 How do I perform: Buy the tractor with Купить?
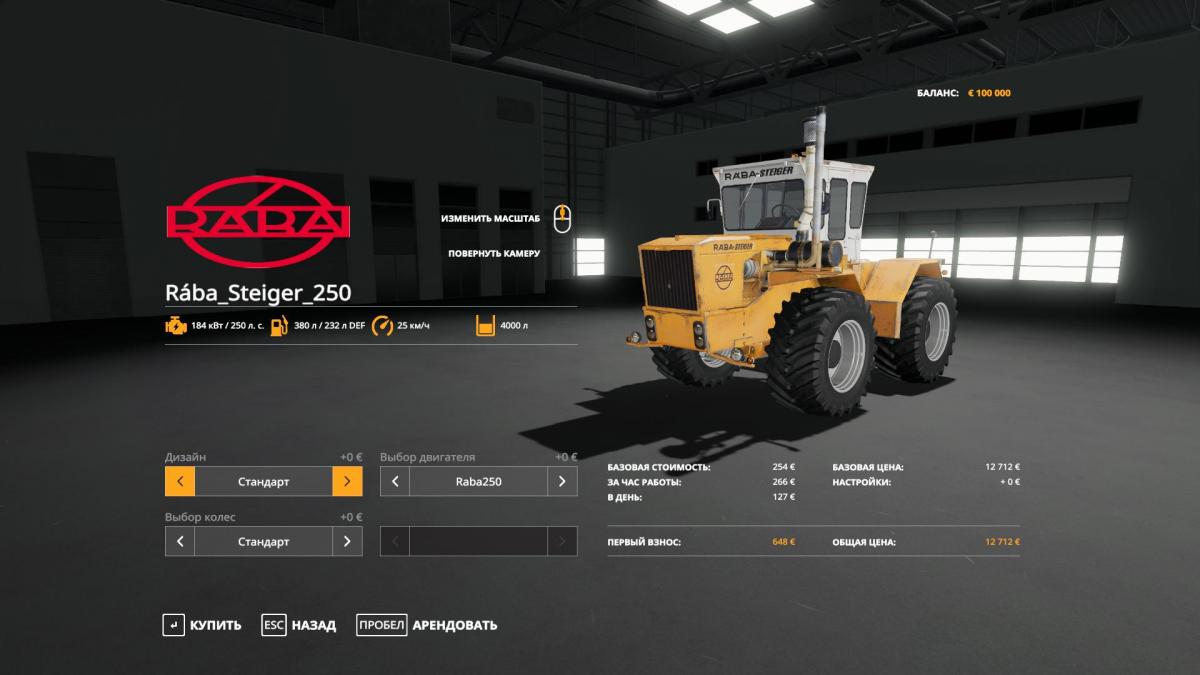click(203, 625)
